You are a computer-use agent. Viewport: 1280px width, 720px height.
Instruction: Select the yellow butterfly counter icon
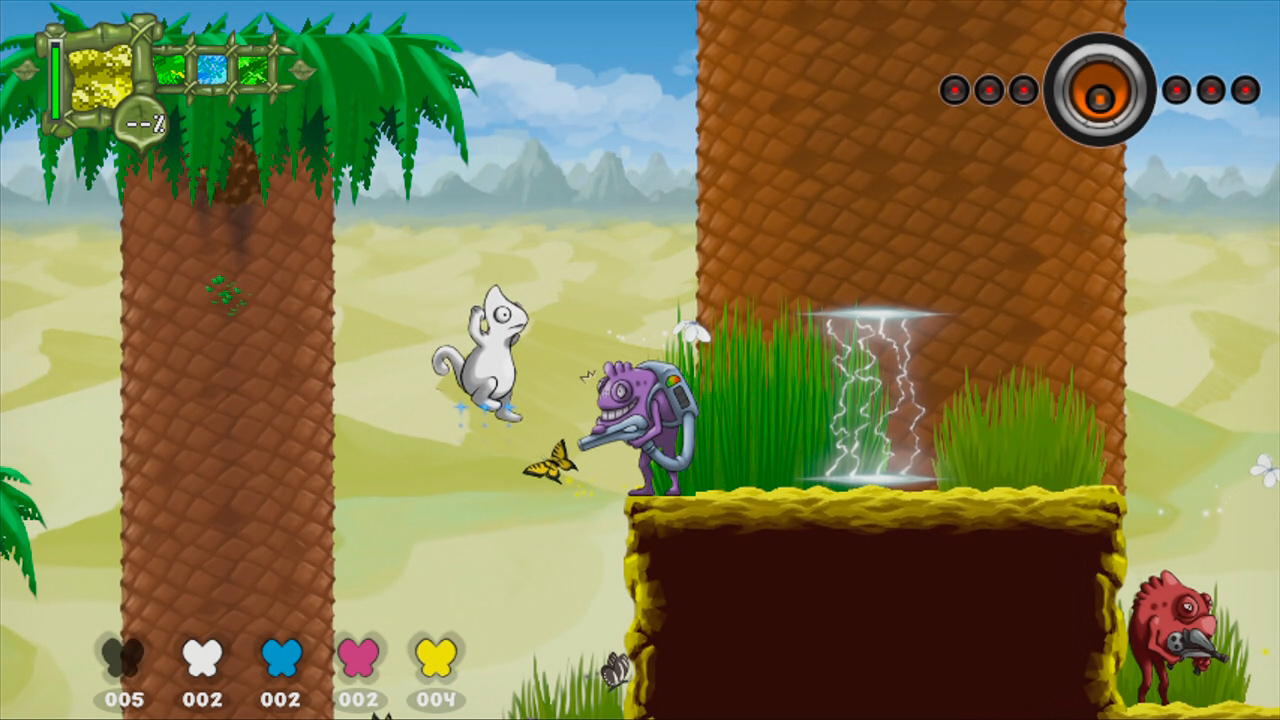tap(436, 659)
